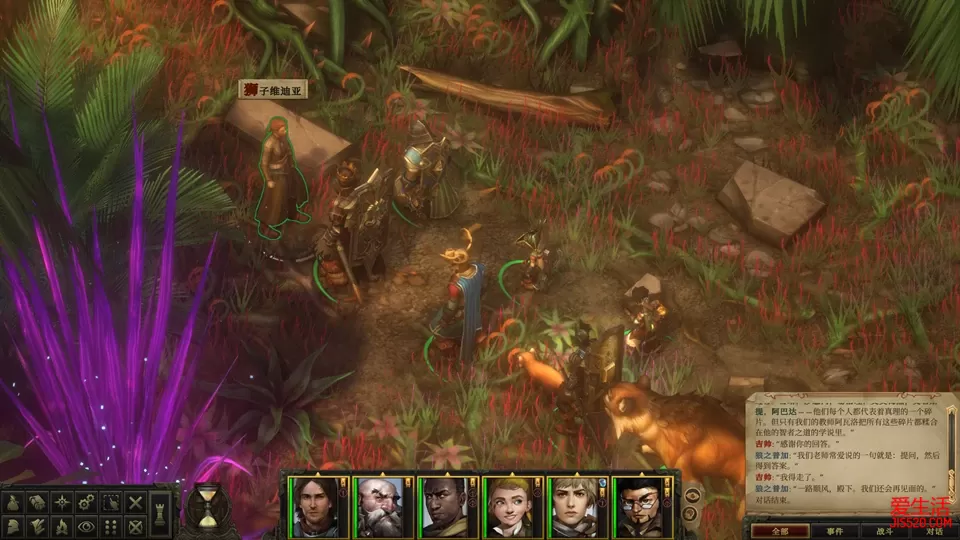Open the spellbook scroll and quill icon
The height and width of the screenshot is (540, 960).
pos(38,526)
